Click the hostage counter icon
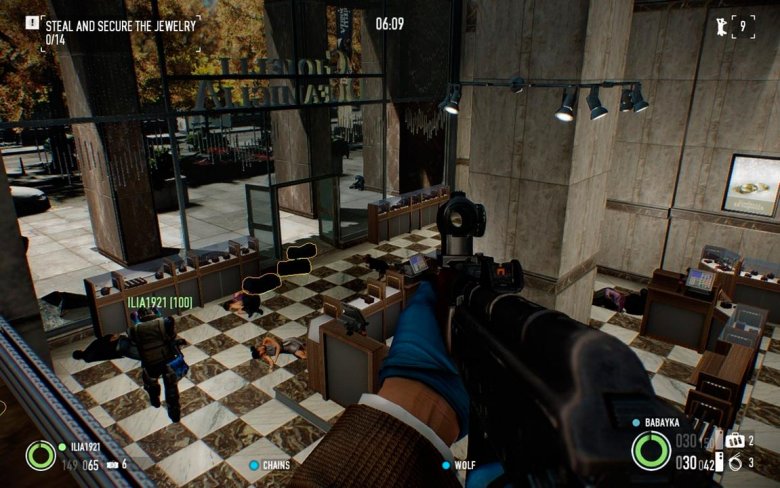The image size is (780, 488). [721, 25]
